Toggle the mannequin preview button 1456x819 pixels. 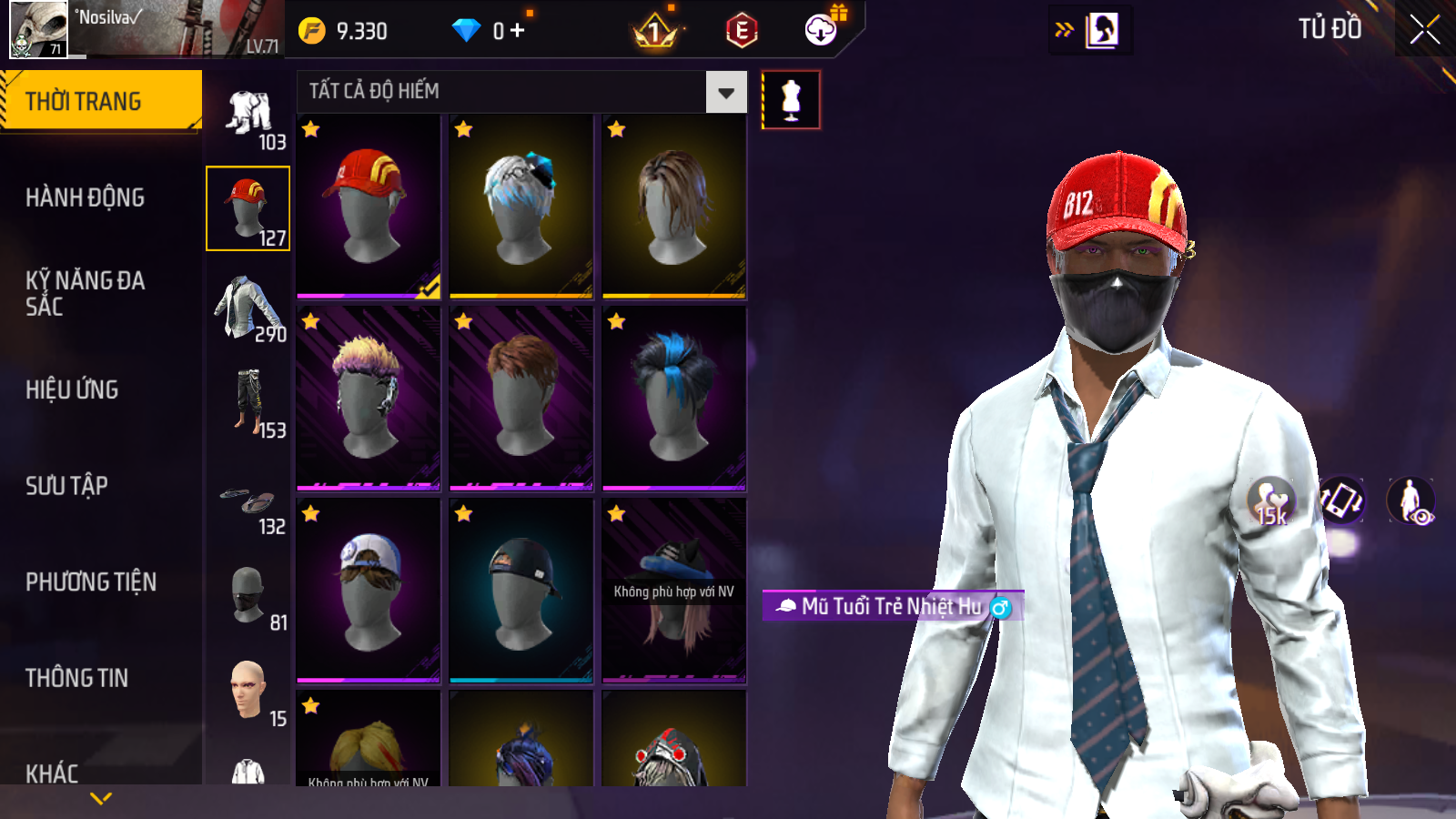(791, 99)
